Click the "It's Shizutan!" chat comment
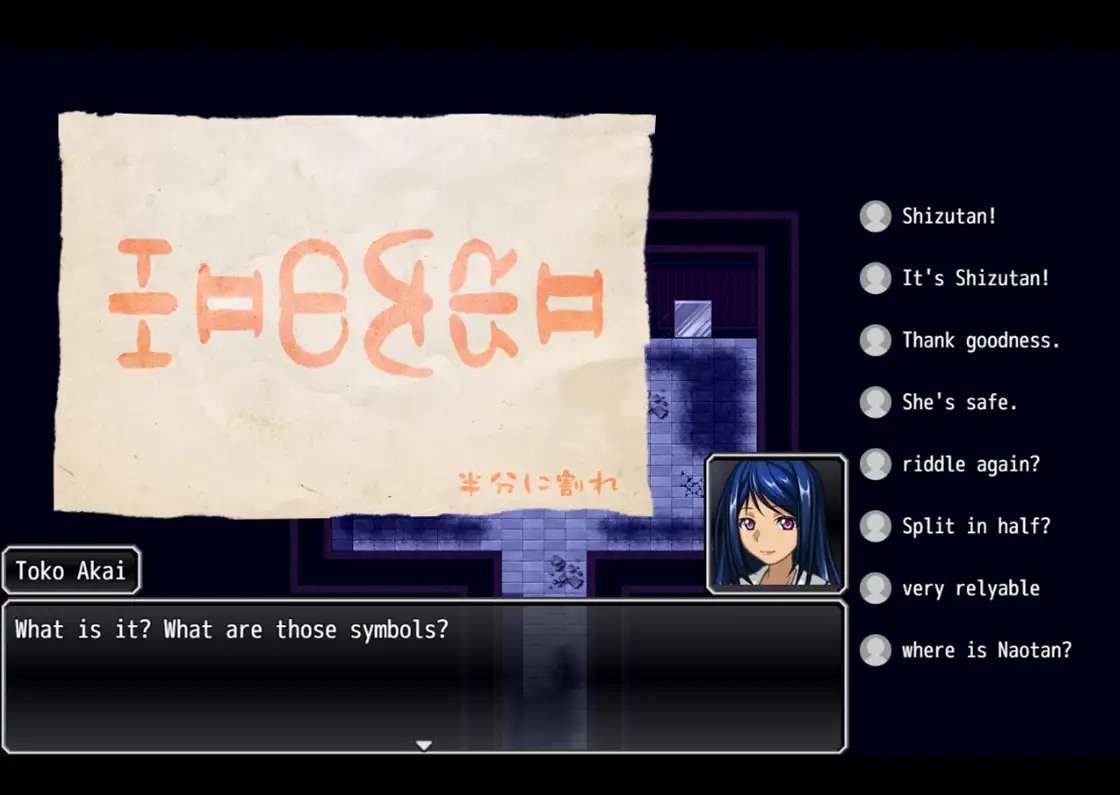 (x=976, y=278)
